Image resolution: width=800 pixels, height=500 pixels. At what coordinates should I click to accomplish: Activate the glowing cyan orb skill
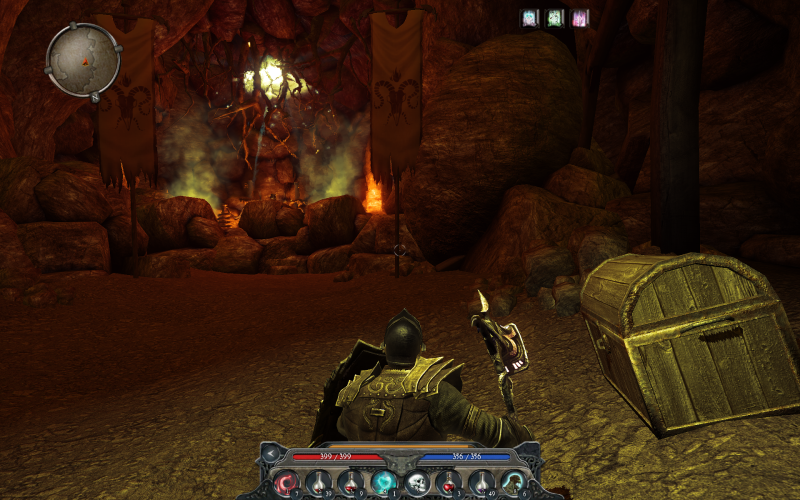tap(383, 483)
